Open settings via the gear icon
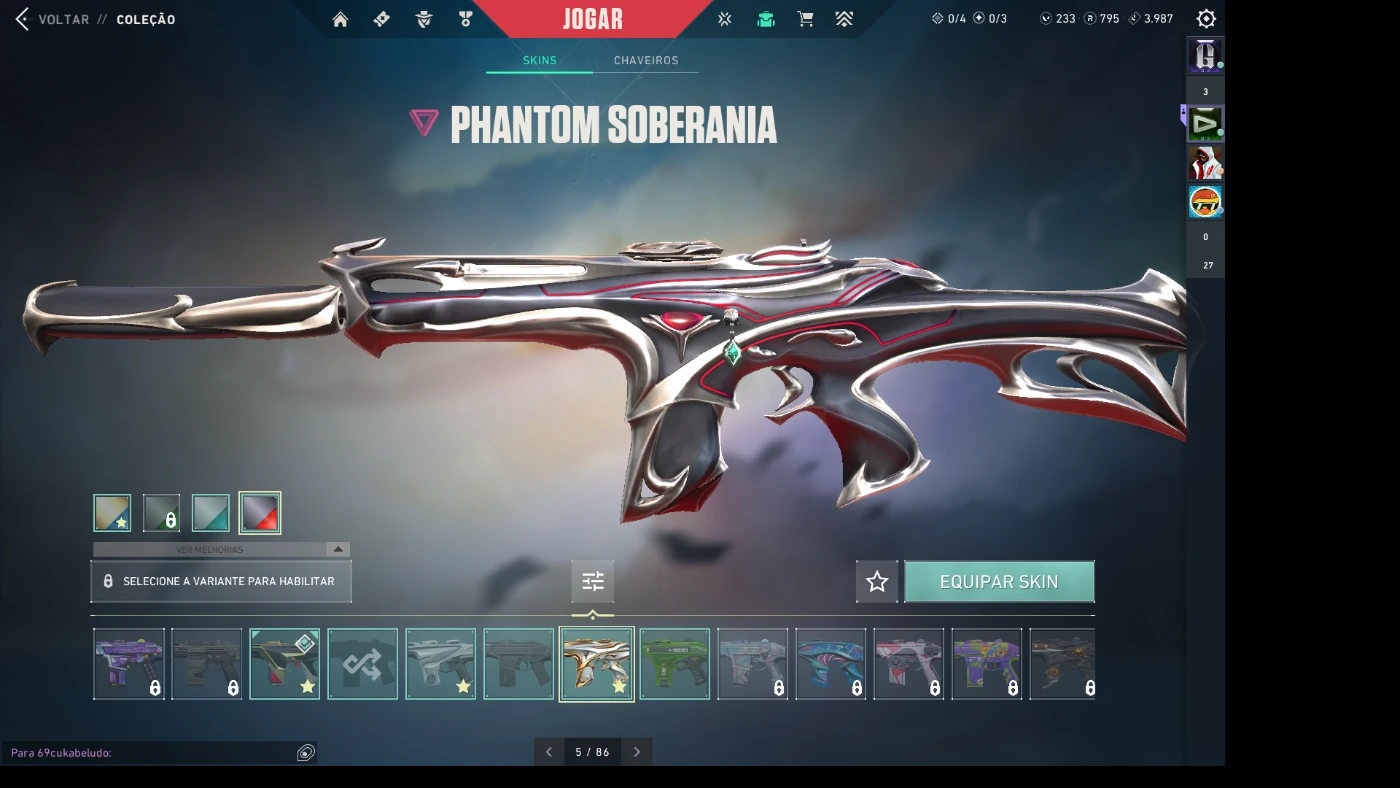The image size is (1400, 788). point(1206,19)
